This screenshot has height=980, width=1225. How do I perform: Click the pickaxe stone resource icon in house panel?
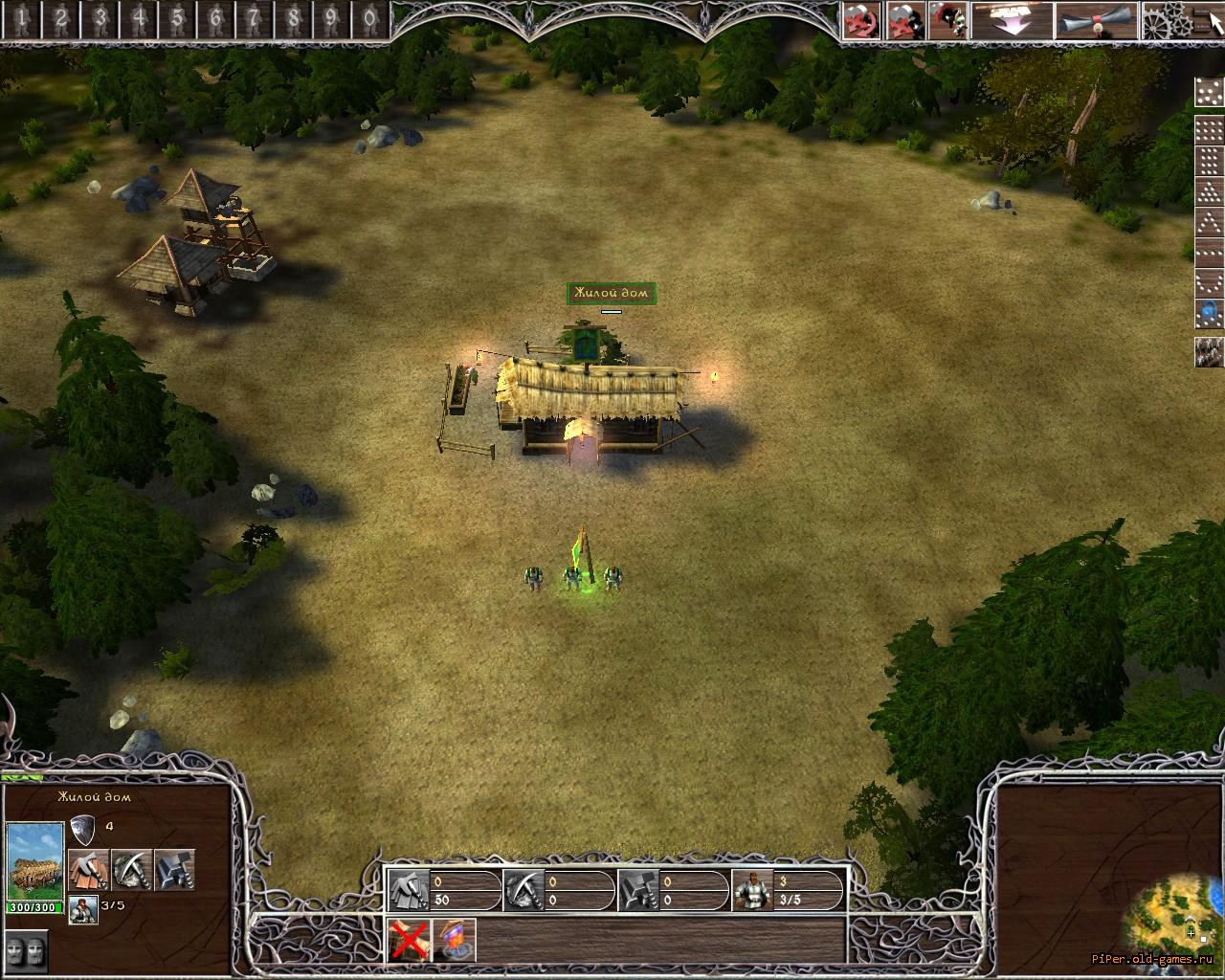tap(131, 870)
